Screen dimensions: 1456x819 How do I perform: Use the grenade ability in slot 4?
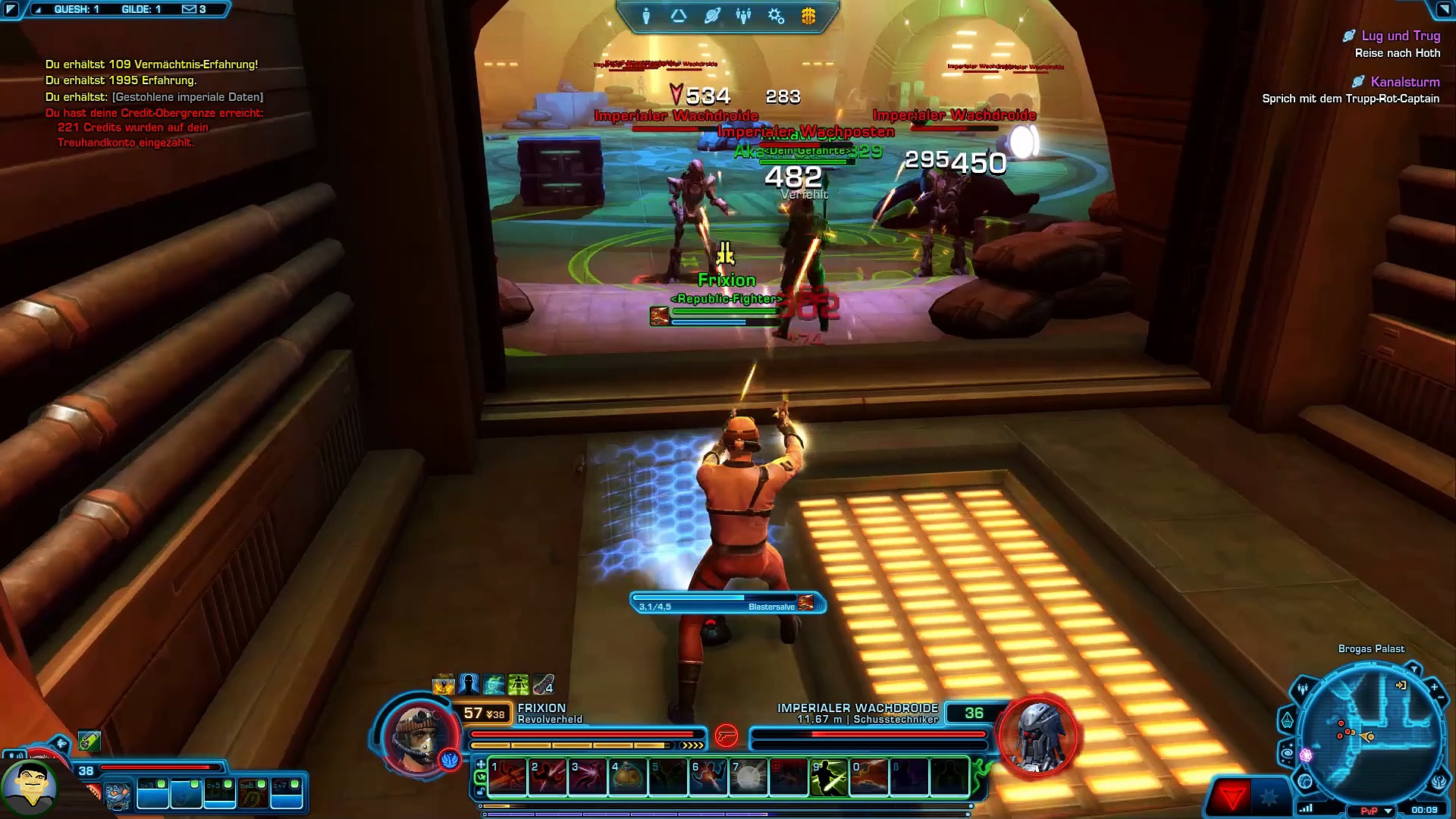pos(628,777)
